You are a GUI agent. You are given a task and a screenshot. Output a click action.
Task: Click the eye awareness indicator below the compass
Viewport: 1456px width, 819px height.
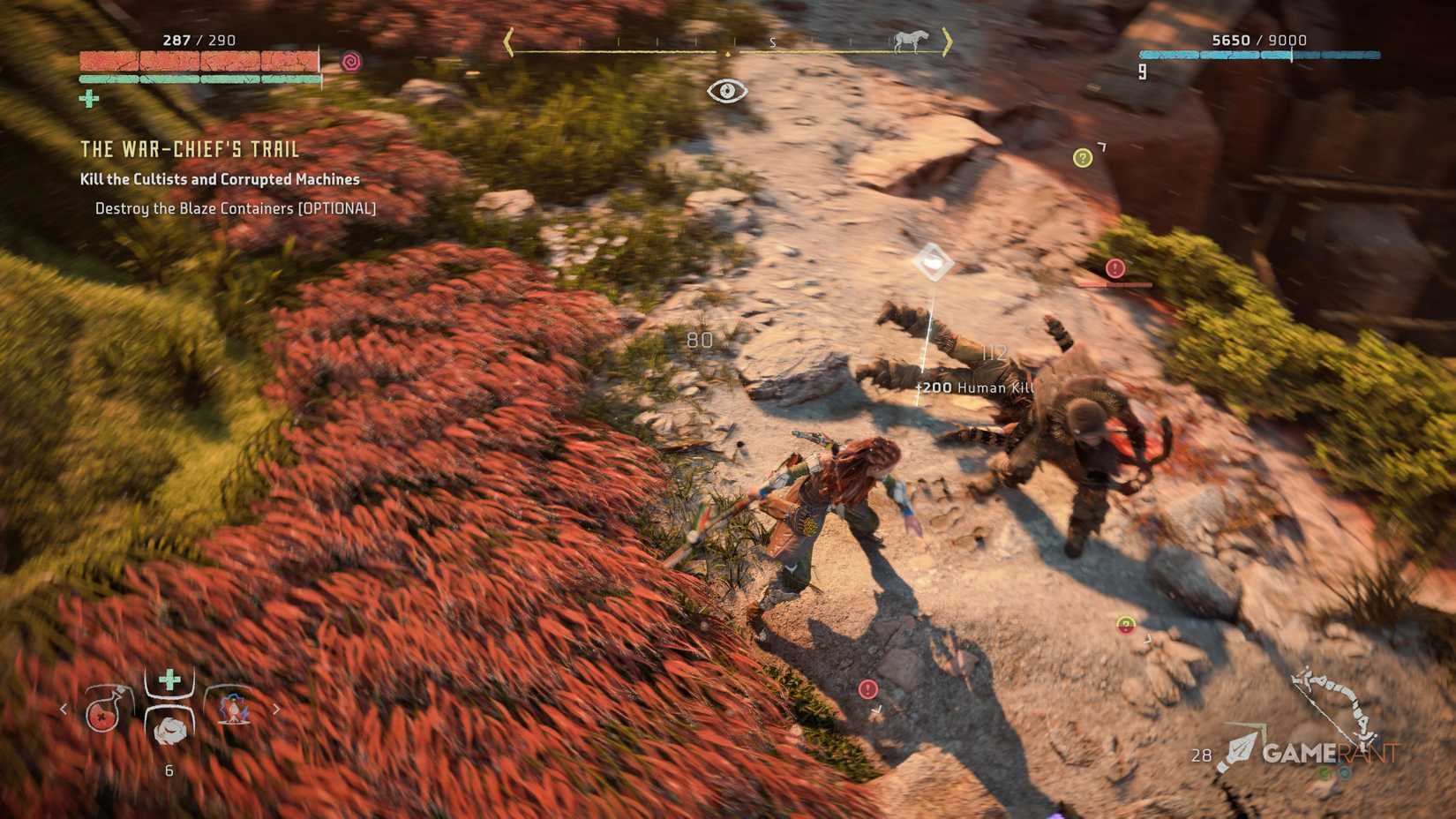pyautogui.click(x=726, y=88)
